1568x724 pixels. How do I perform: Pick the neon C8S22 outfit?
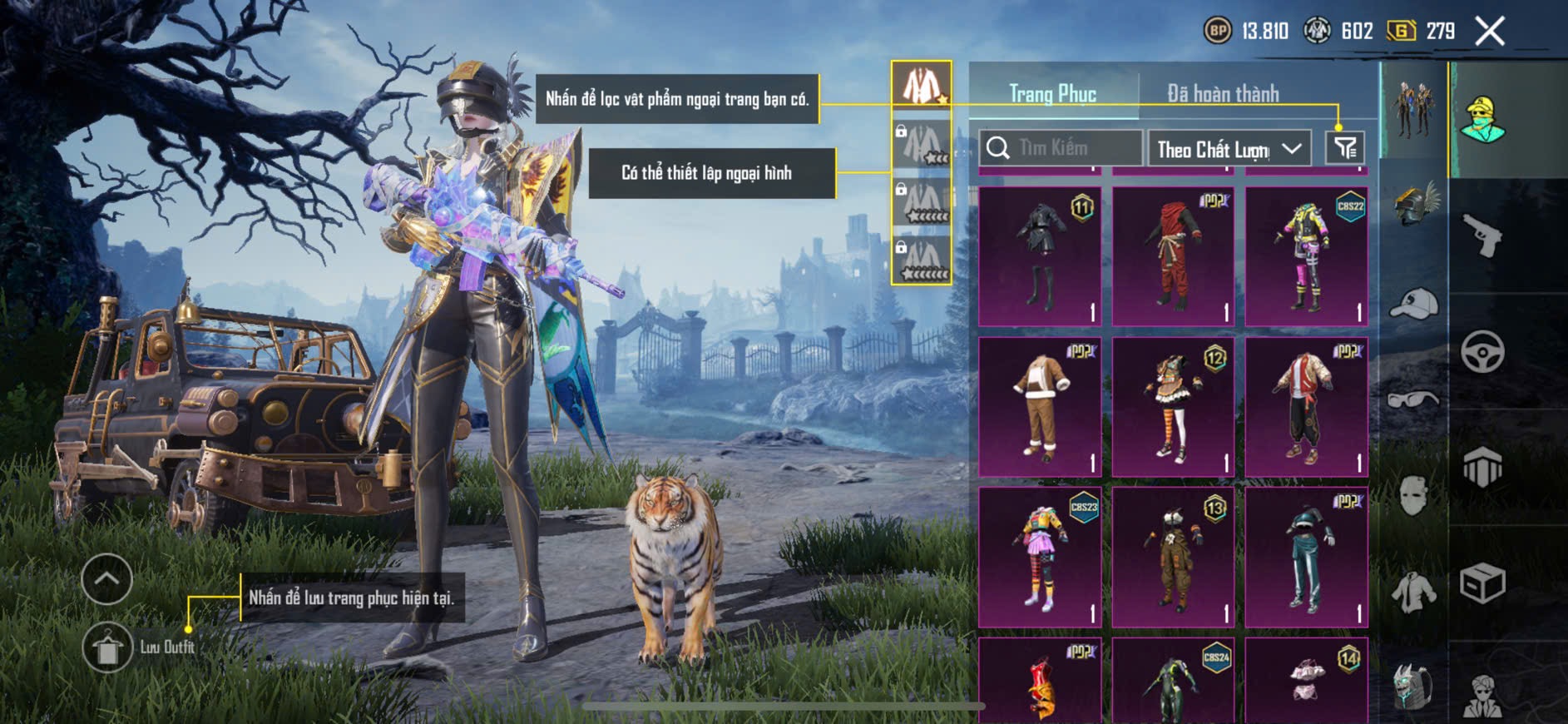(1306, 255)
